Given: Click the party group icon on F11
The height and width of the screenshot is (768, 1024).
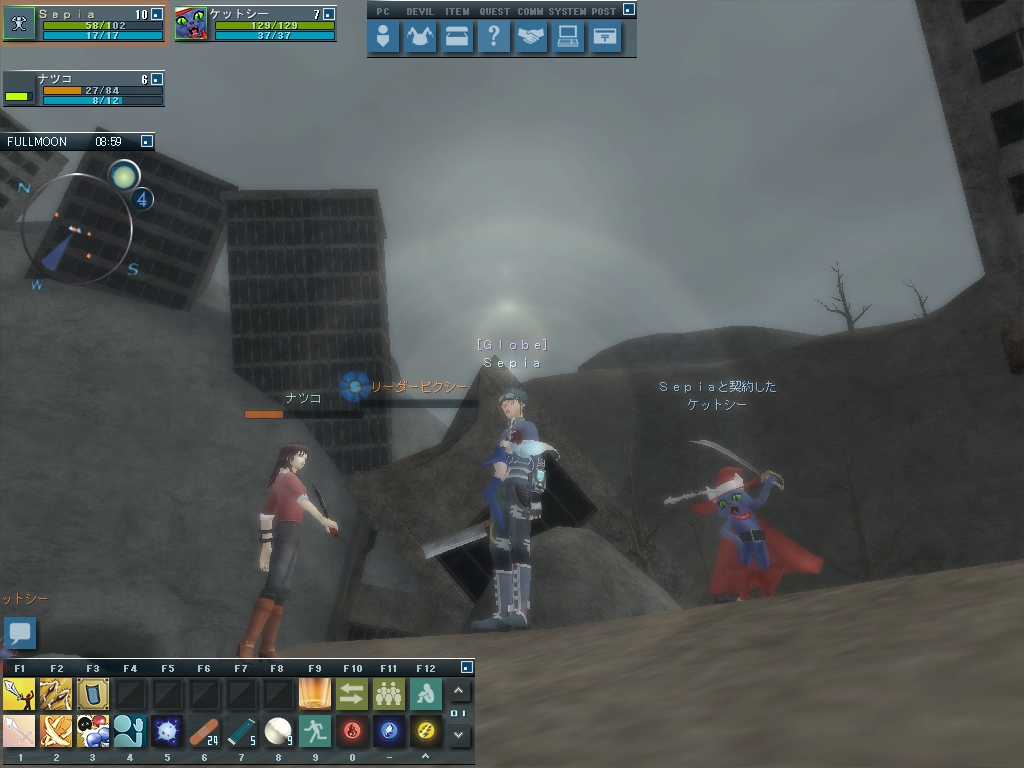Looking at the screenshot, I should pos(389,693).
